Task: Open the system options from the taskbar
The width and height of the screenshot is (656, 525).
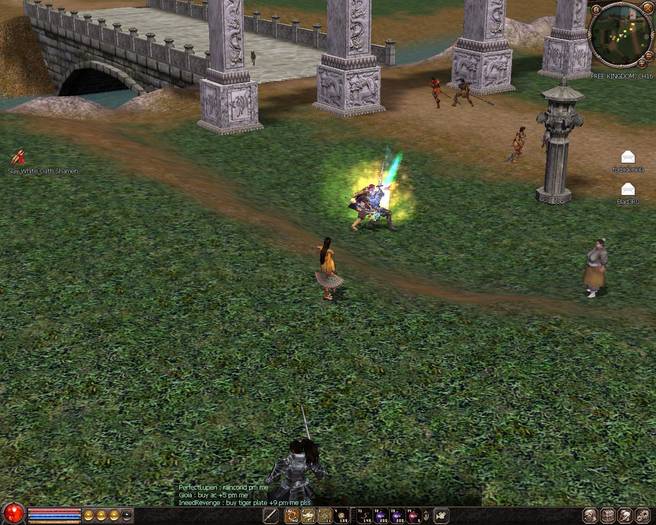Action: (643, 516)
